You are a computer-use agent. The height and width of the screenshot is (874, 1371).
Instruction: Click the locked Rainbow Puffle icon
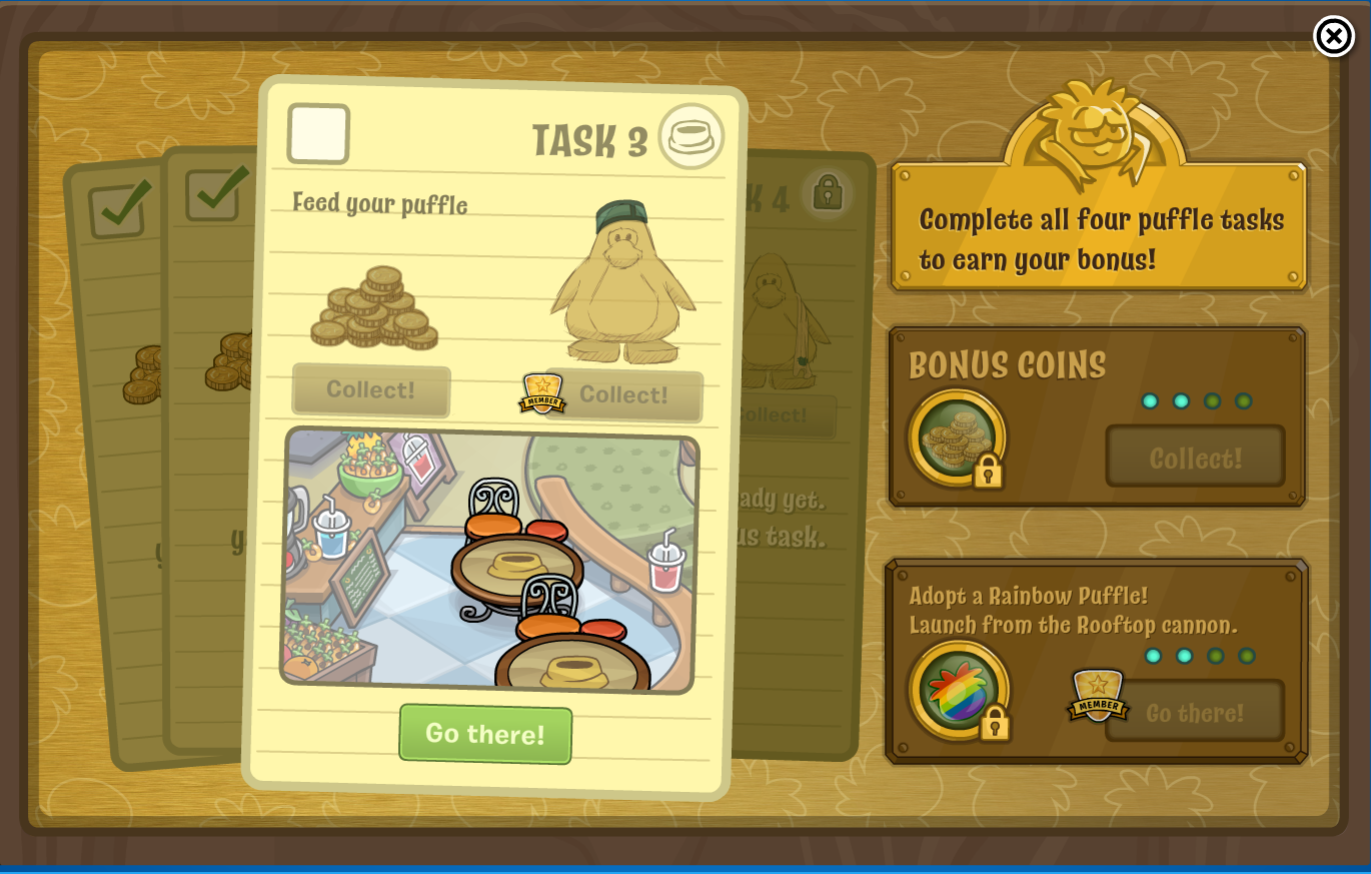(x=959, y=690)
